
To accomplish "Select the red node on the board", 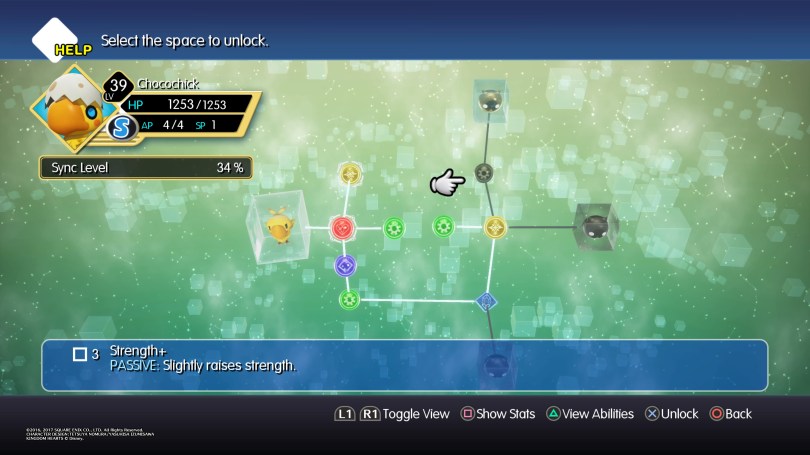I will [x=342, y=227].
